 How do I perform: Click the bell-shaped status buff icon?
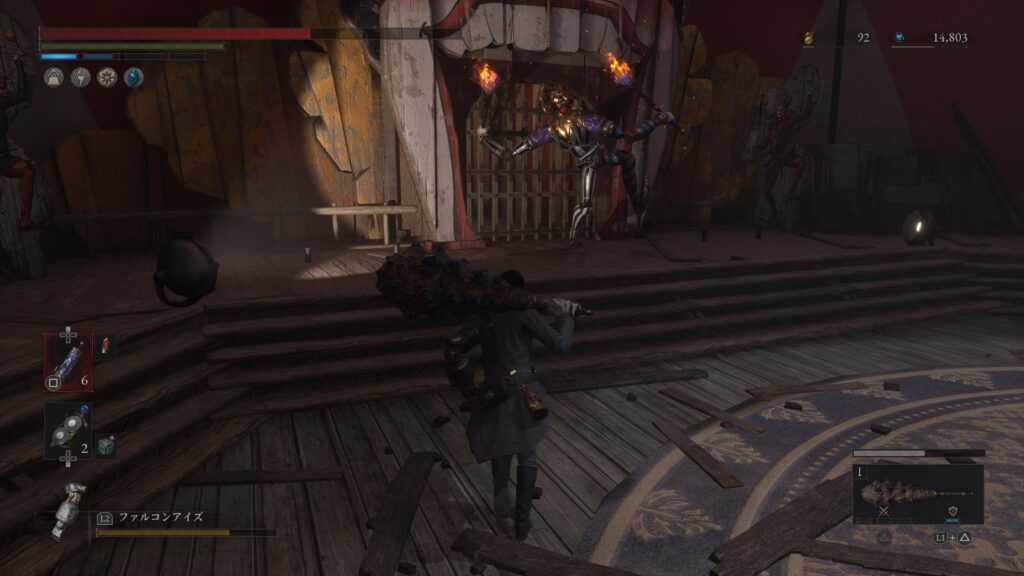click(53, 77)
